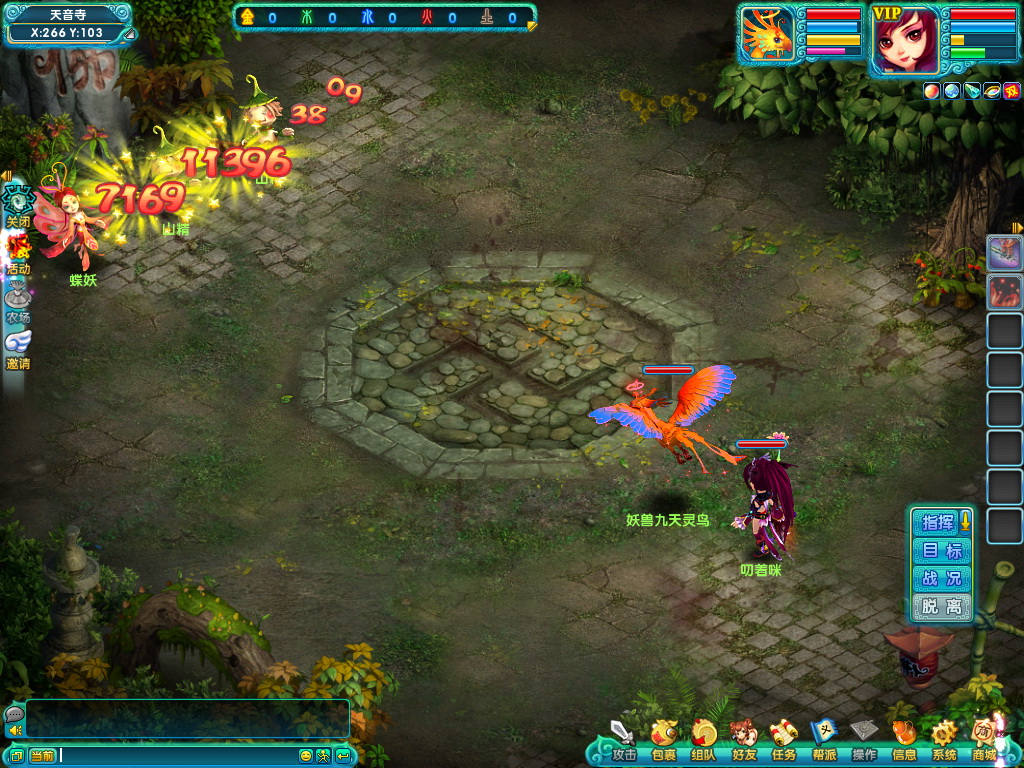Open the 攻击 (Attack) sword menu
Image resolution: width=1024 pixels, height=768 pixels.
tap(624, 738)
